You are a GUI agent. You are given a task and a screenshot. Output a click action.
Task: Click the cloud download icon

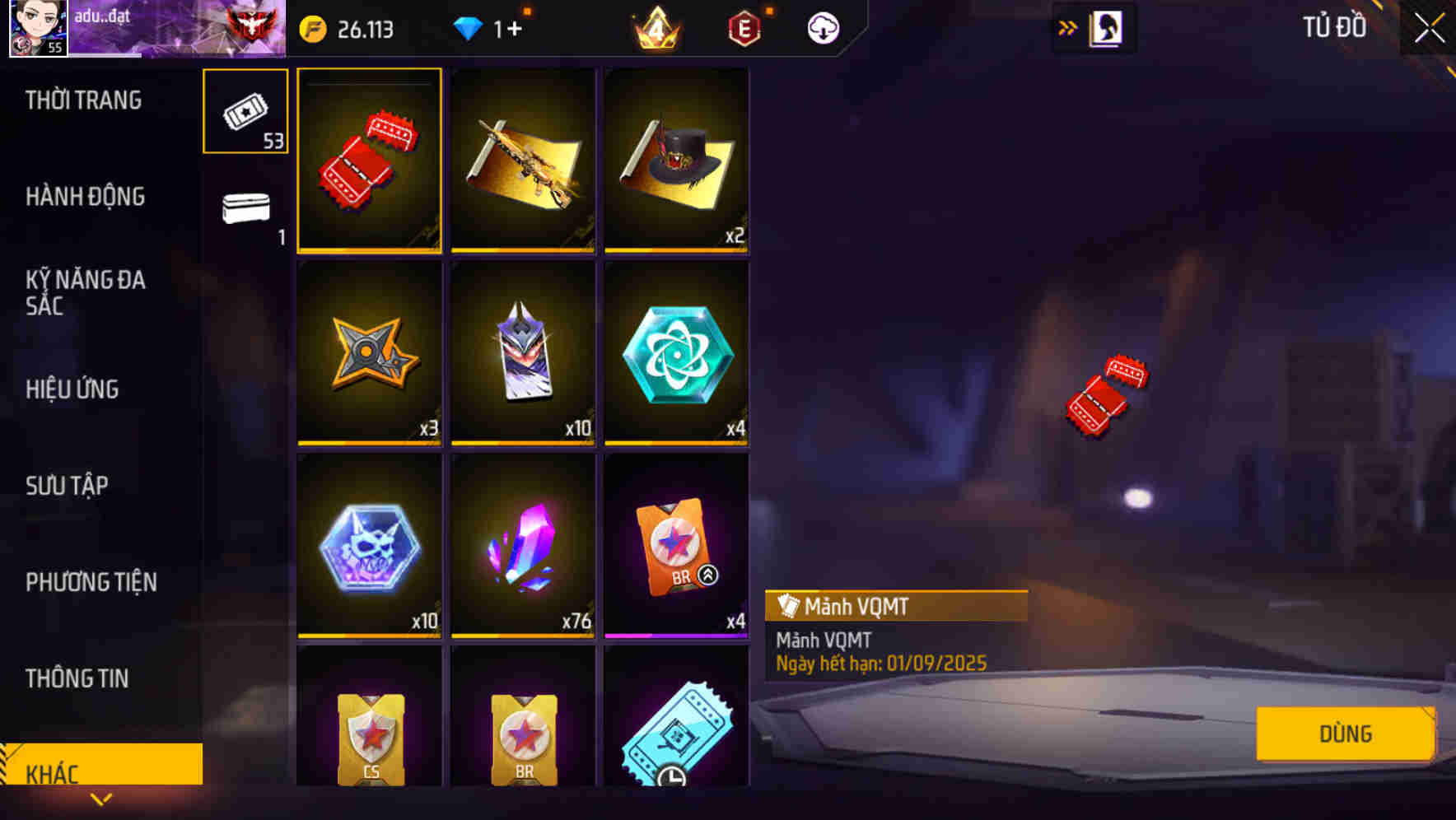click(819, 27)
